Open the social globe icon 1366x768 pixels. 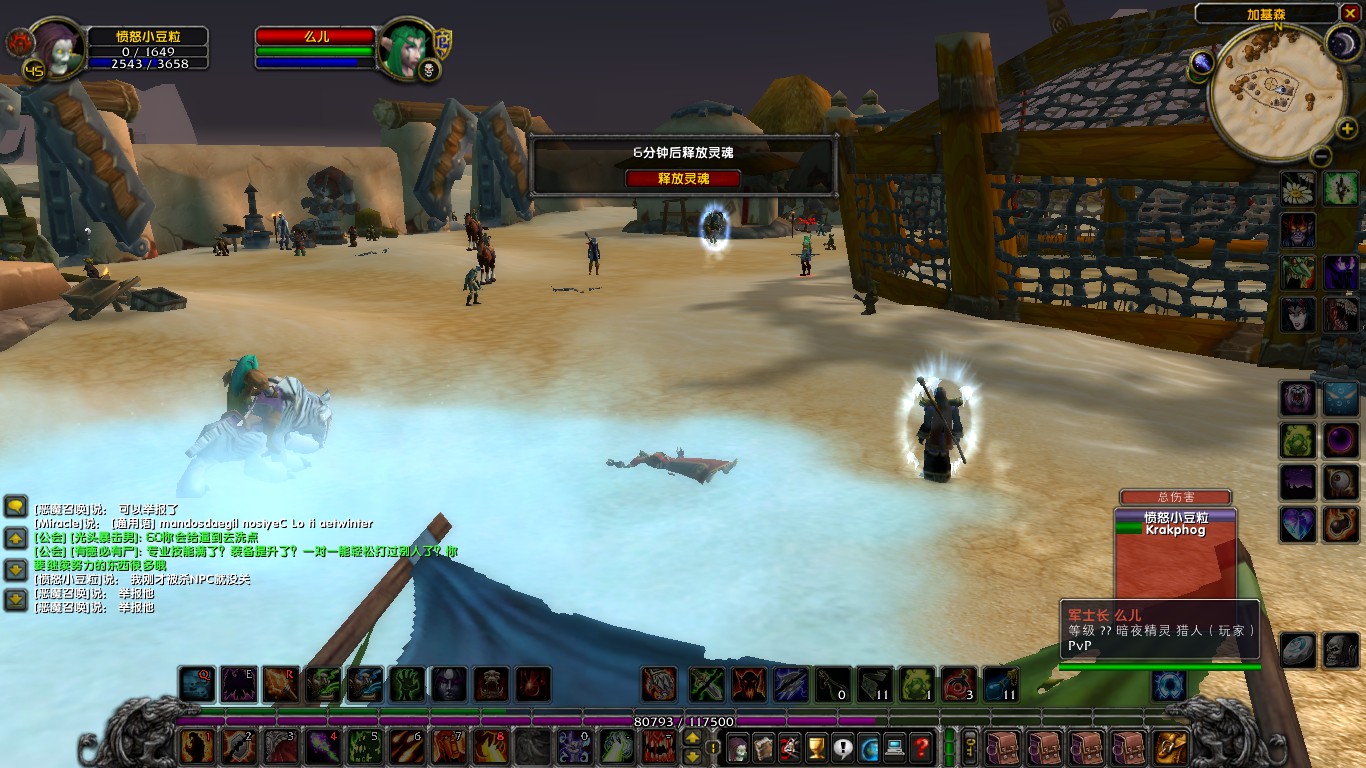[866, 747]
